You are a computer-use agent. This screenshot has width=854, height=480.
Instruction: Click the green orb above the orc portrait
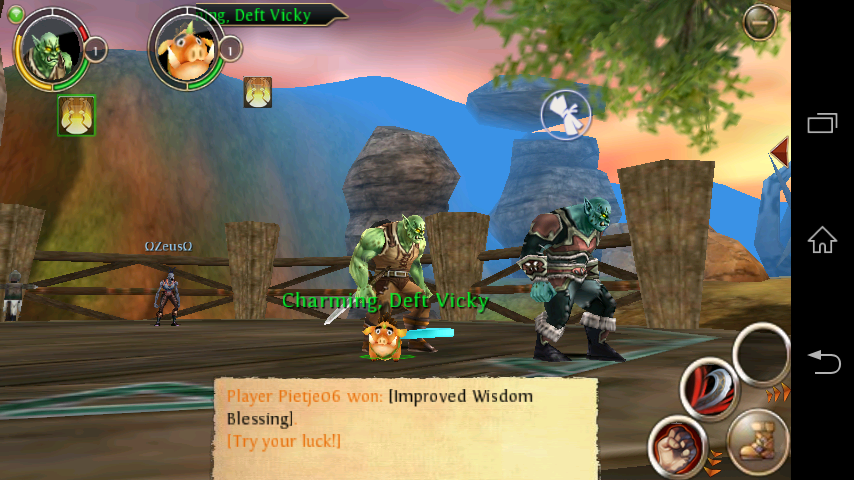click(15, 14)
